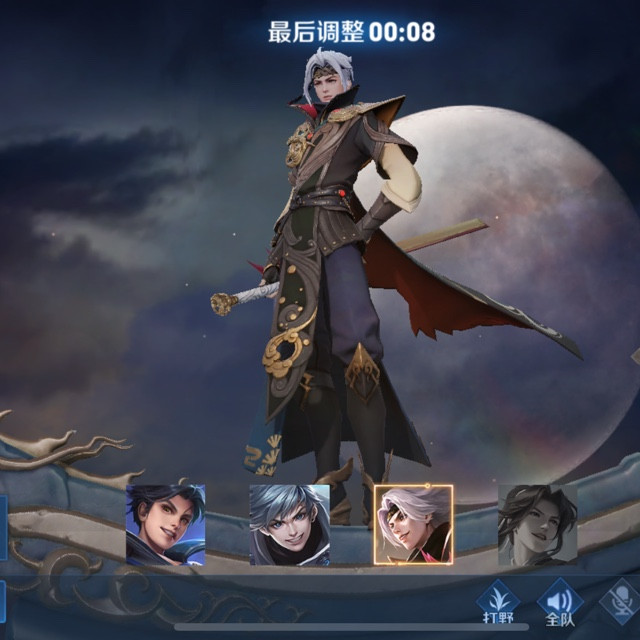Toggle the 全队 team voice speaker

561,603
